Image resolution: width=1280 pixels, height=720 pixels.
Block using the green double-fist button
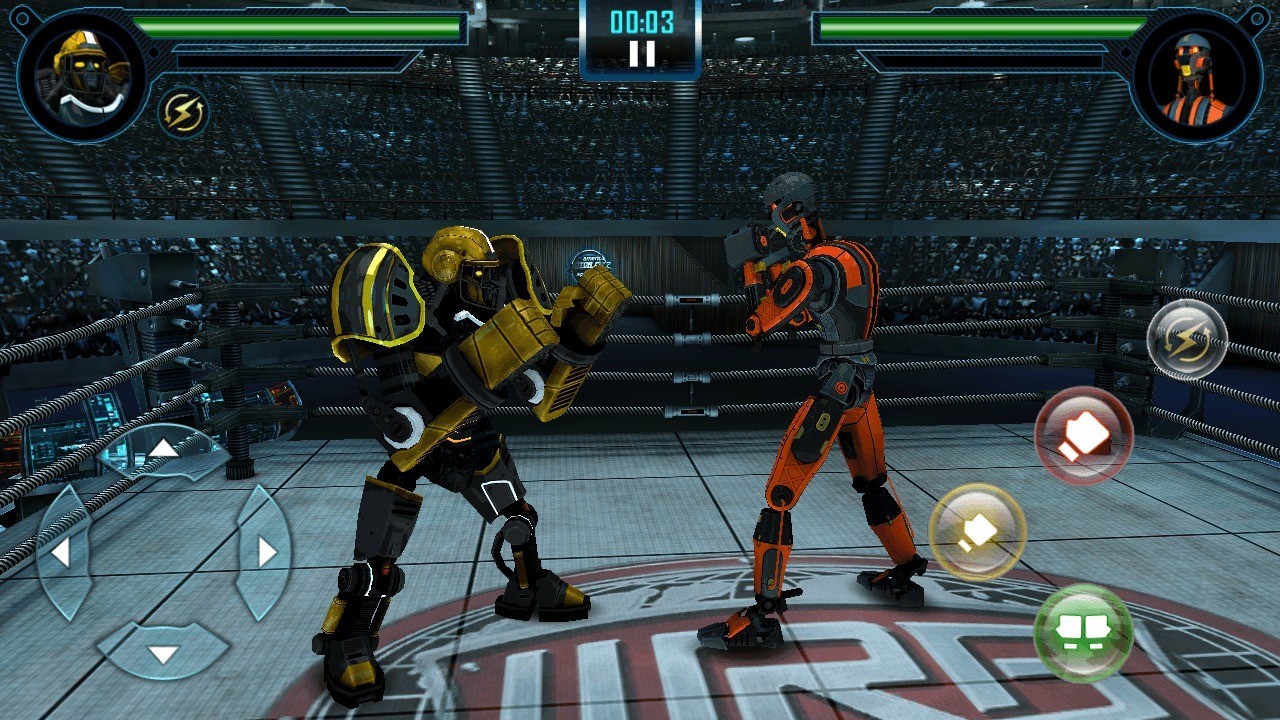1083,632
